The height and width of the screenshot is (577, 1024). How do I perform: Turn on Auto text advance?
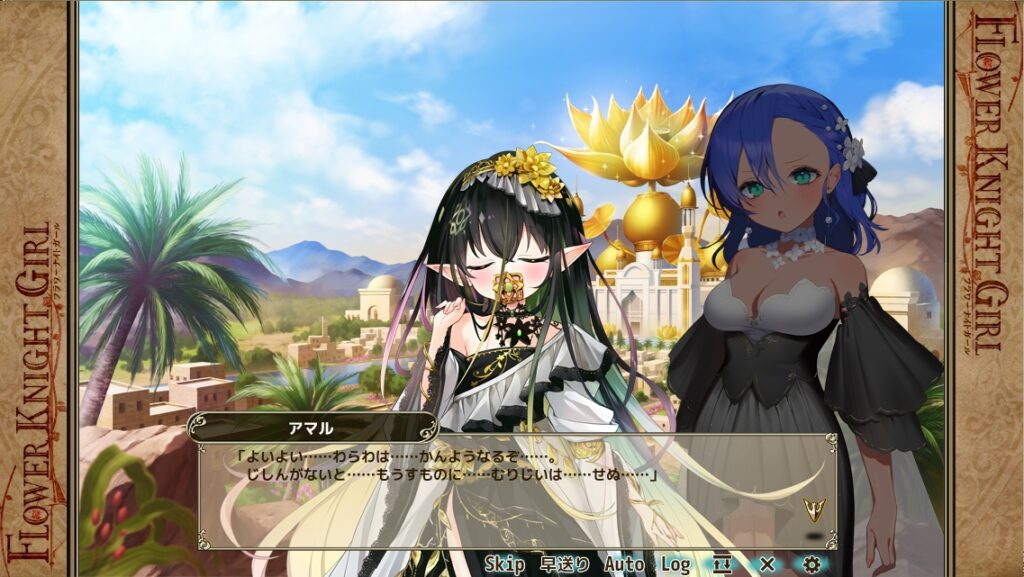point(624,565)
